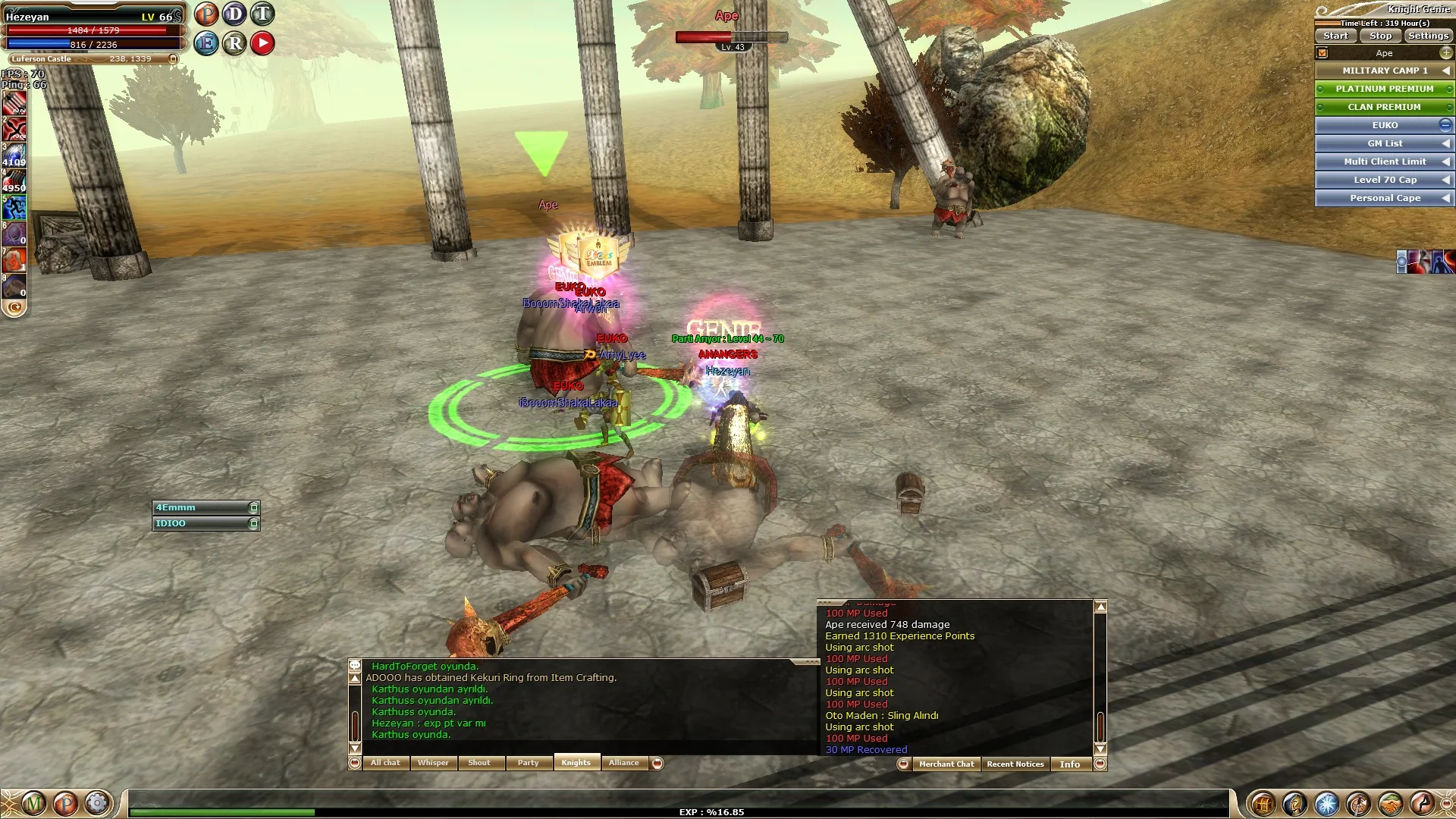
Task: Open the gear options icon in the bottom-left corner
Action: [x=97, y=803]
